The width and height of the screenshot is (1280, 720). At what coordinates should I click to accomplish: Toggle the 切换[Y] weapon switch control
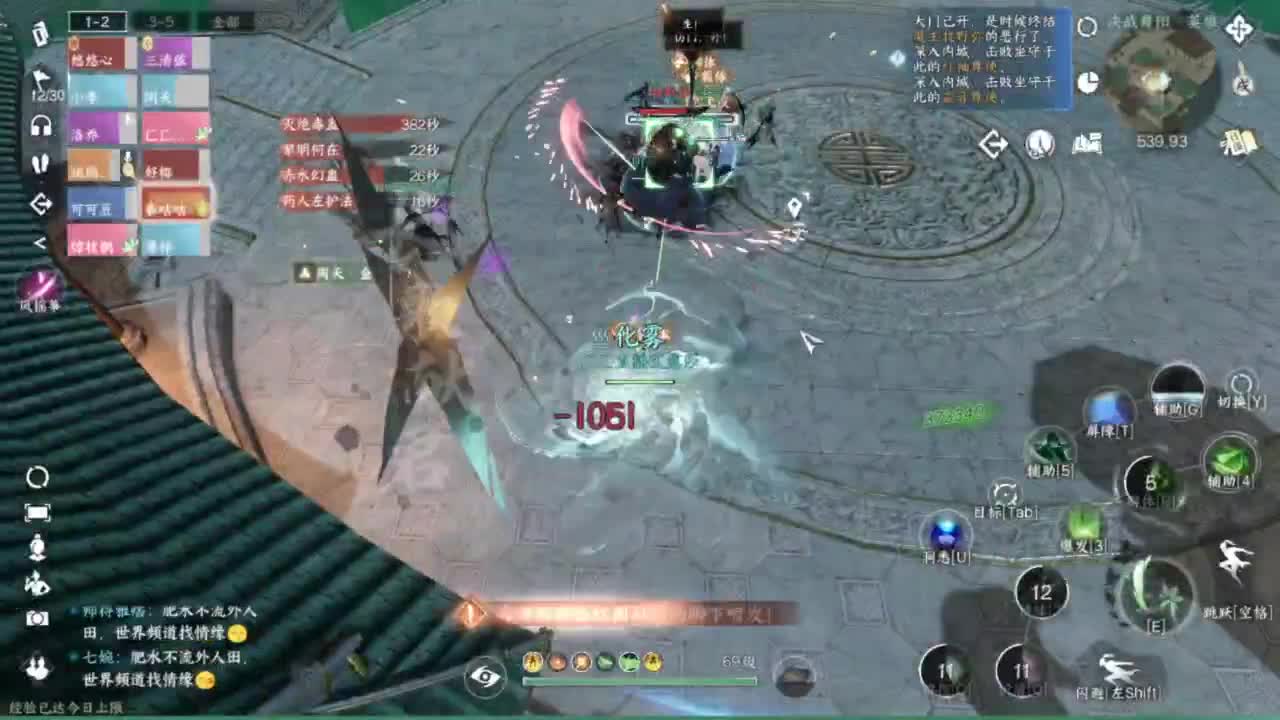1241,380
